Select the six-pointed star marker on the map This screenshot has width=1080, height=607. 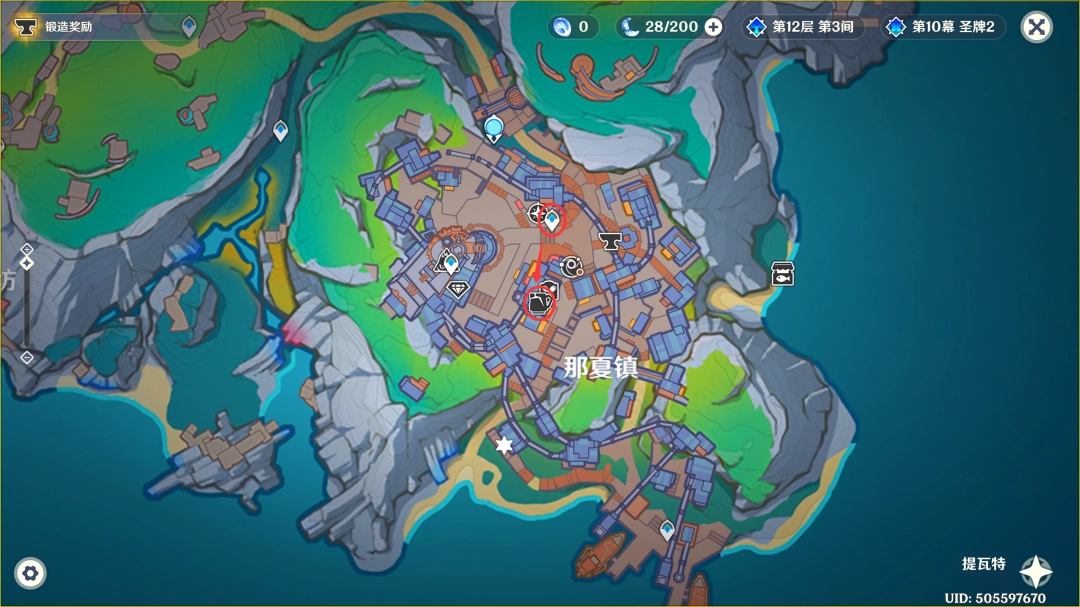coord(504,445)
